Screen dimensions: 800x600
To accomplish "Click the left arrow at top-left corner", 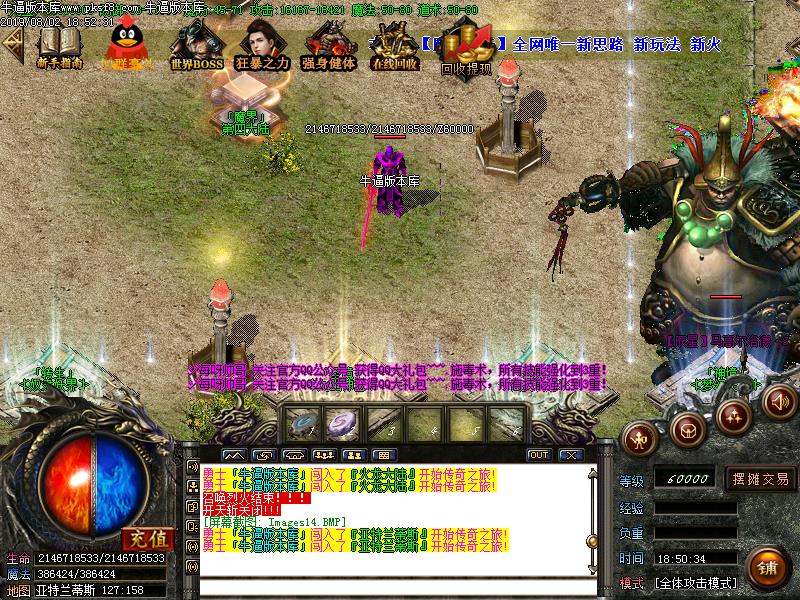I will coord(12,43).
